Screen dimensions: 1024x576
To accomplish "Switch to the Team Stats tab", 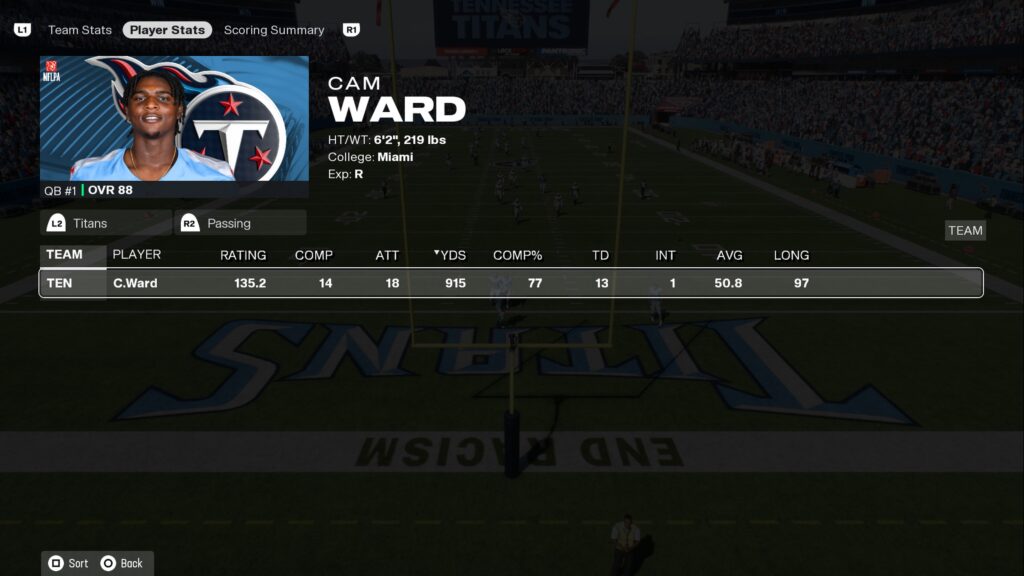I will (x=80, y=30).
